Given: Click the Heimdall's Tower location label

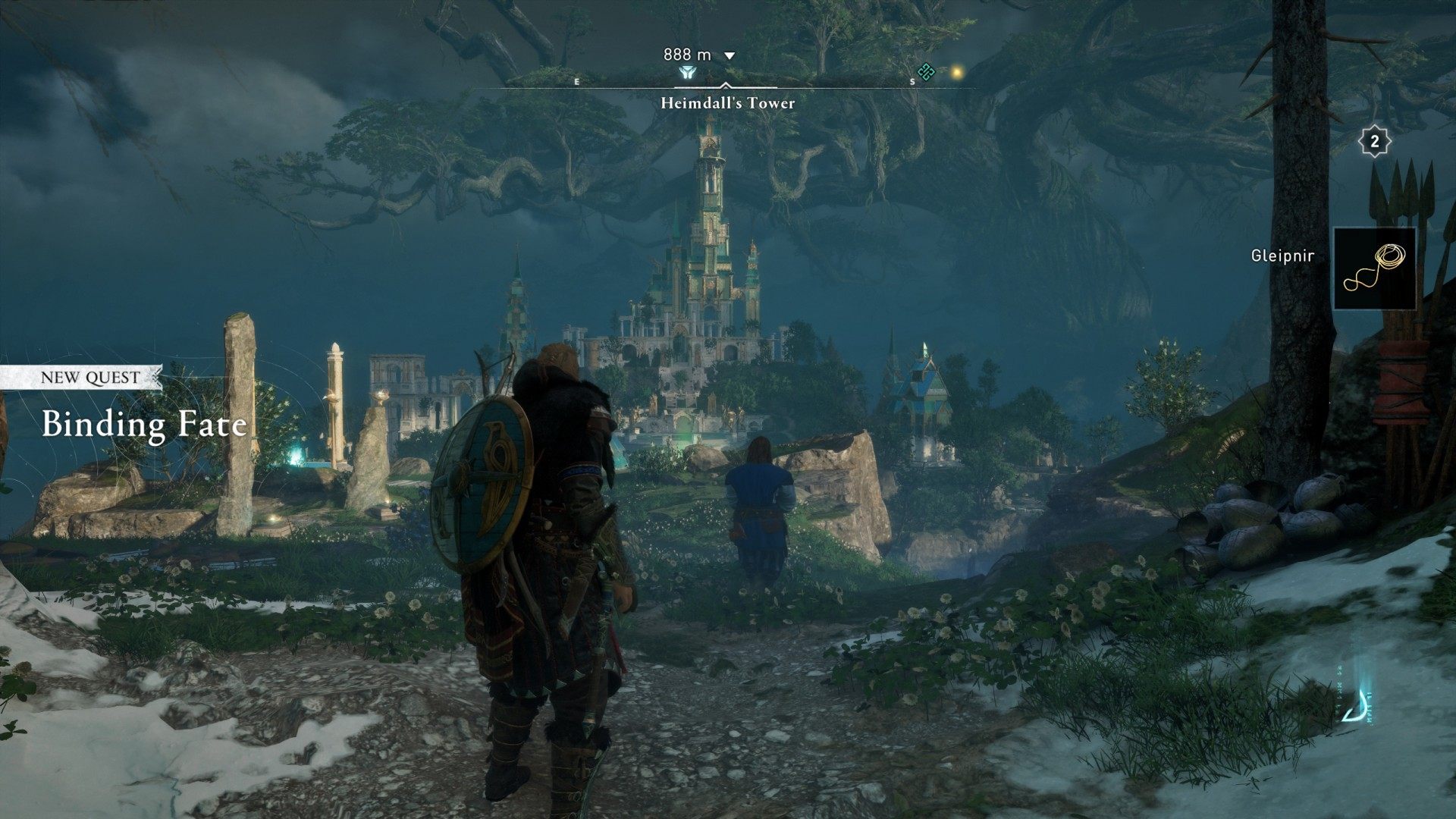Looking at the screenshot, I should (x=727, y=103).
